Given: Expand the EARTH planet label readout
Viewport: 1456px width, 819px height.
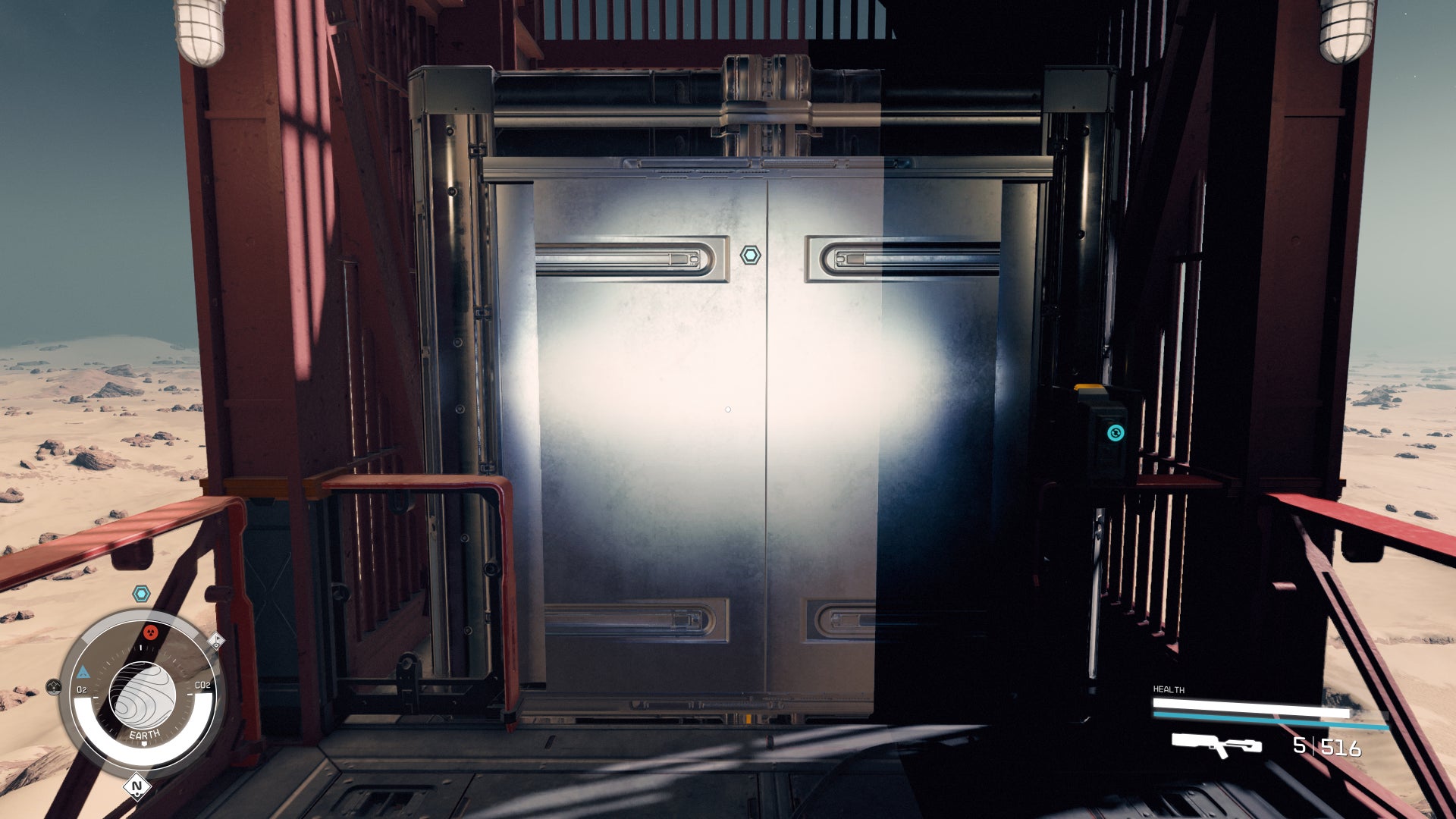Looking at the screenshot, I should (x=145, y=733).
